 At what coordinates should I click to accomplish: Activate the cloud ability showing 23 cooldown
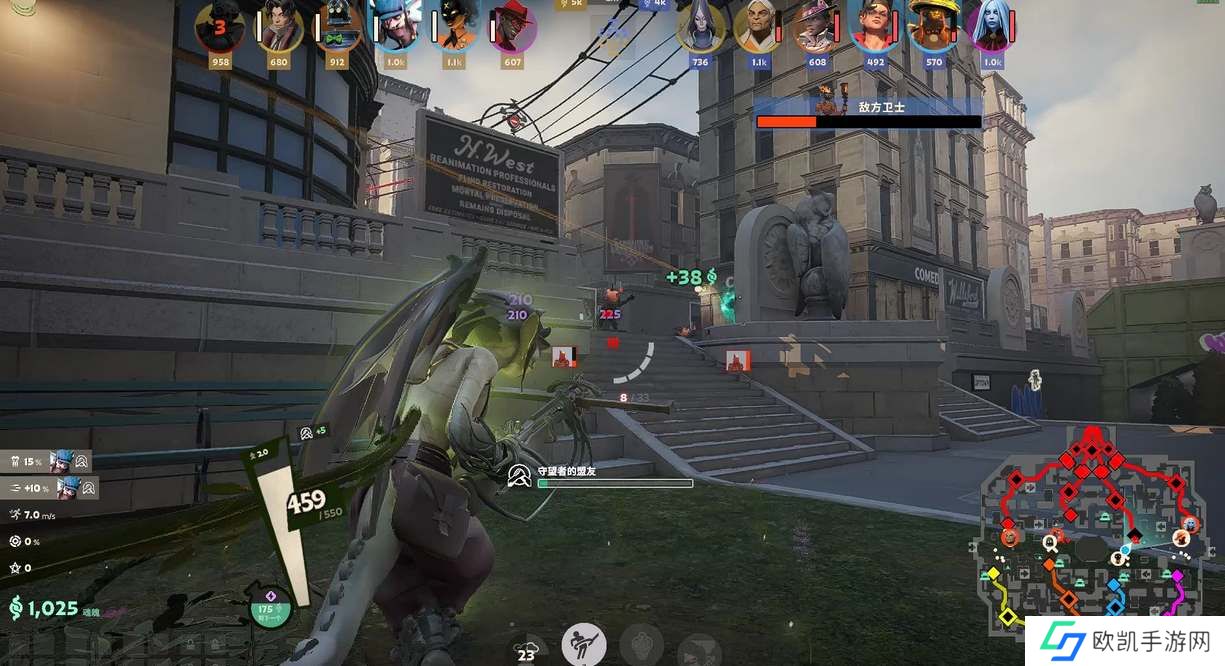(x=527, y=649)
